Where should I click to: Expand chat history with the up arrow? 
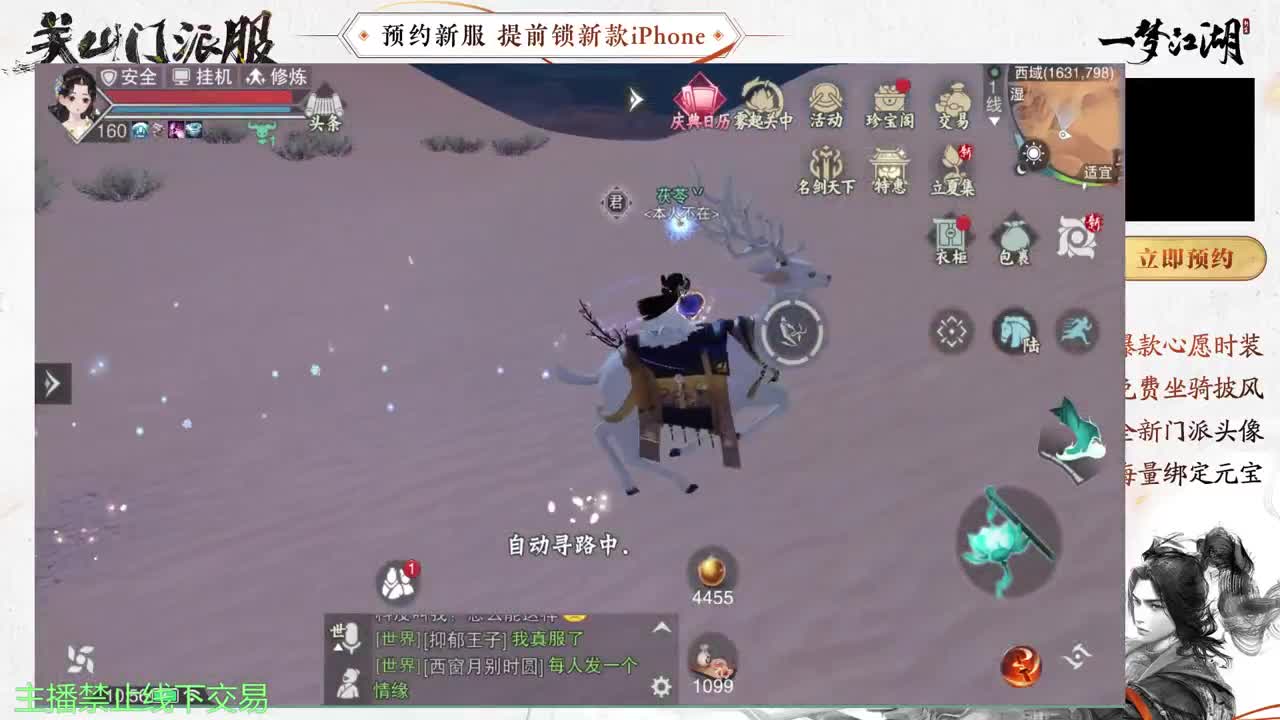(660, 628)
